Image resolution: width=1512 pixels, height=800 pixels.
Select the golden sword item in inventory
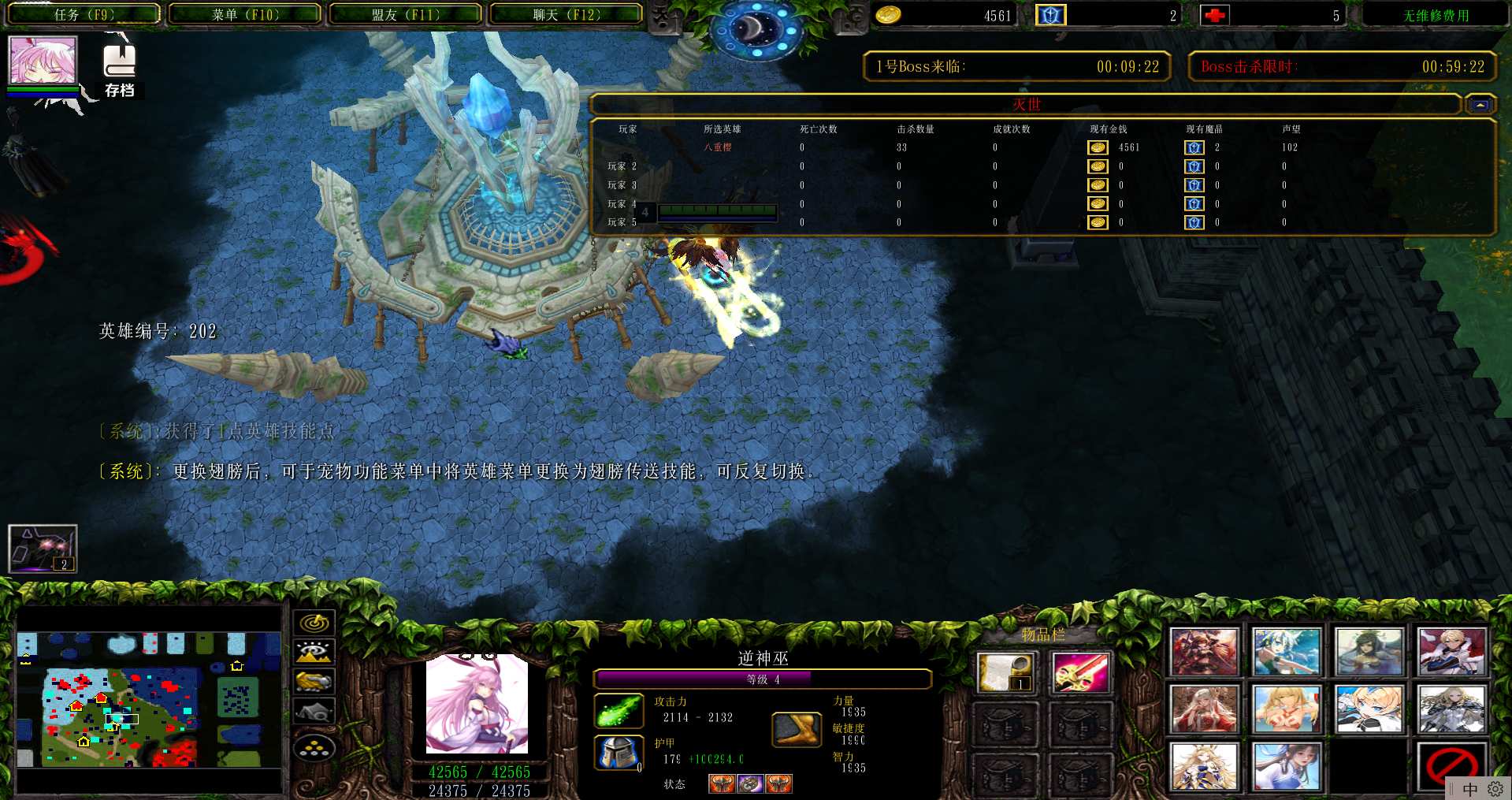tap(1079, 673)
